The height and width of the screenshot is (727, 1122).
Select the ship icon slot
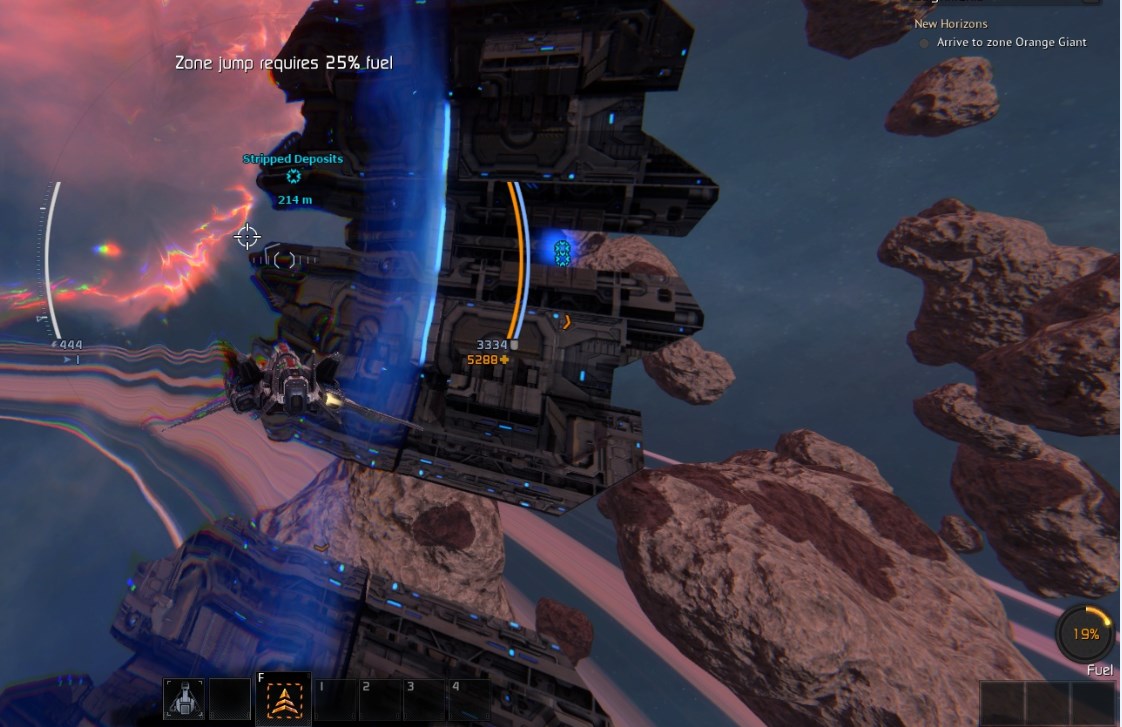(x=184, y=700)
